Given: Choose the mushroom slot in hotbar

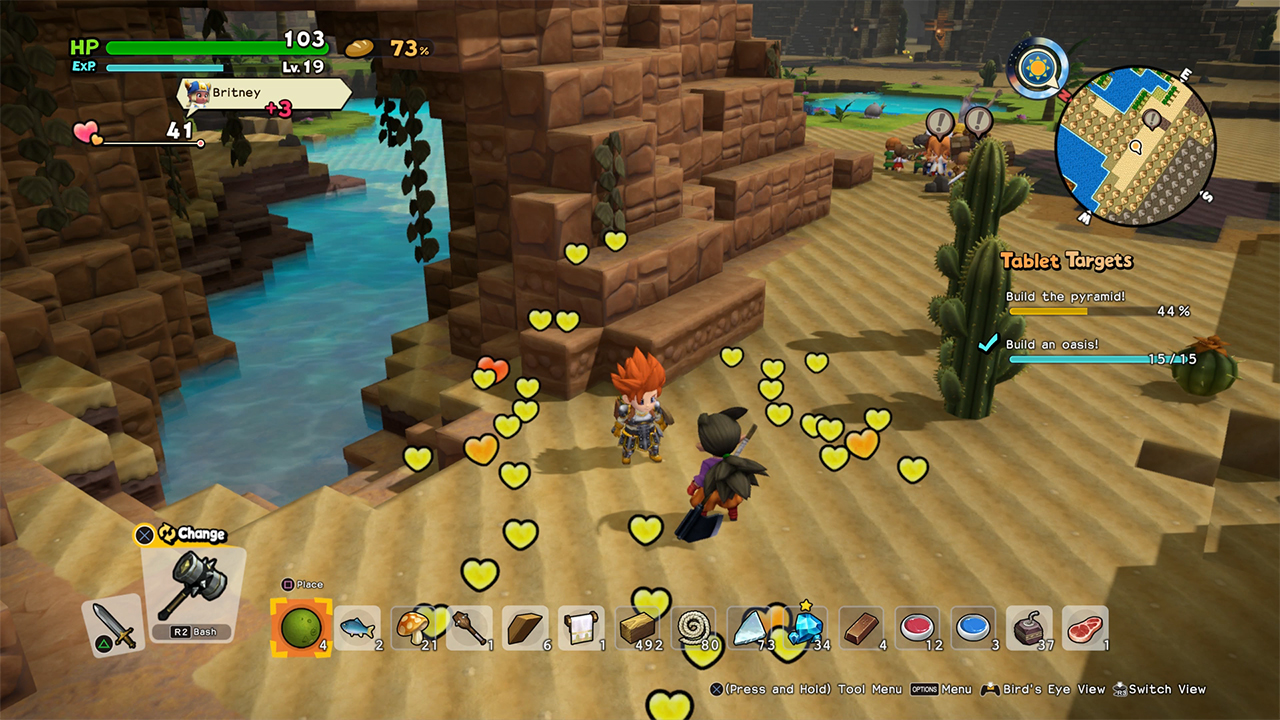Looking at the screenshot, I should (x=414, y=627).
